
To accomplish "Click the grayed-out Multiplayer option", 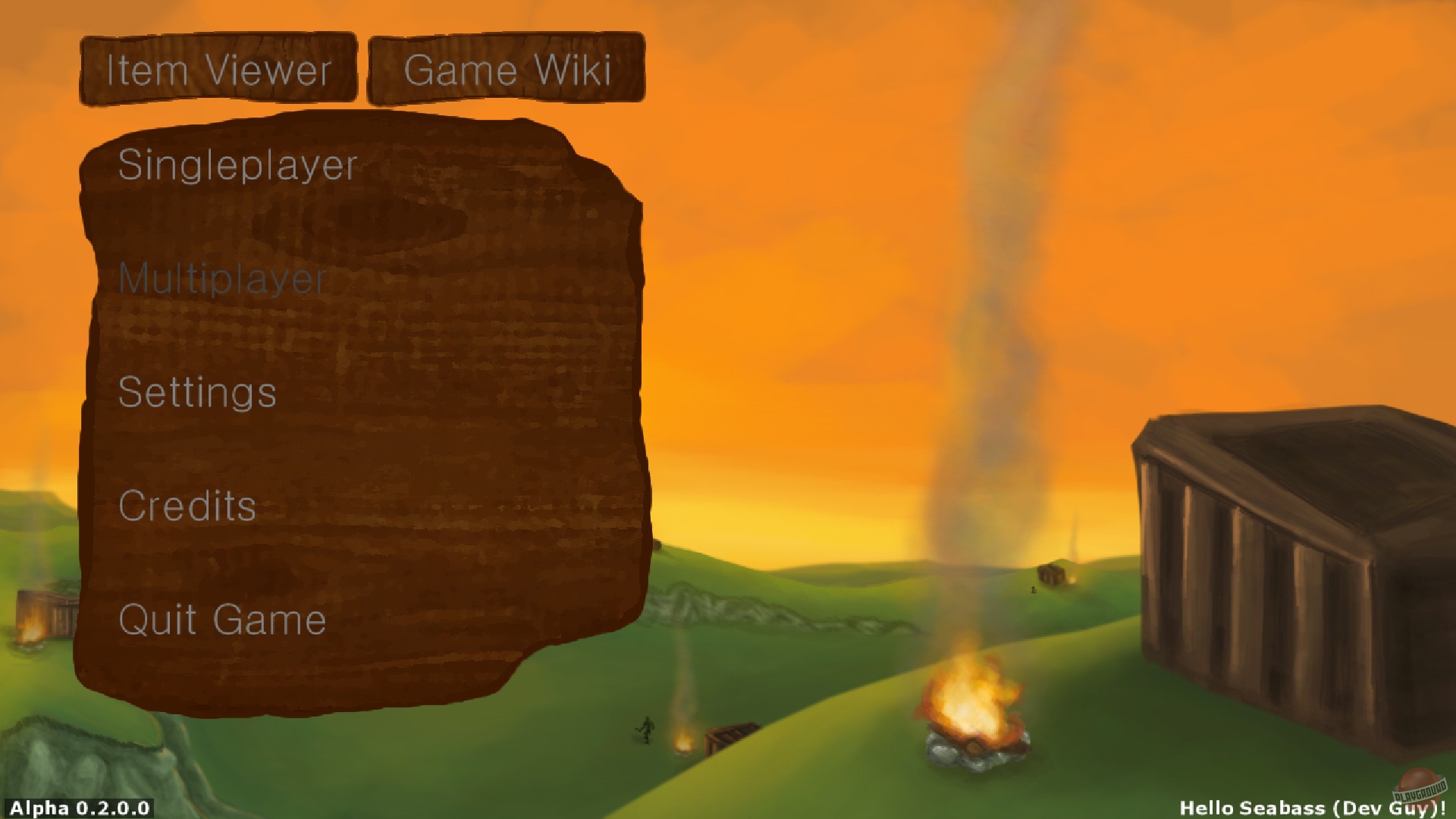I will (x=224, y=280).
